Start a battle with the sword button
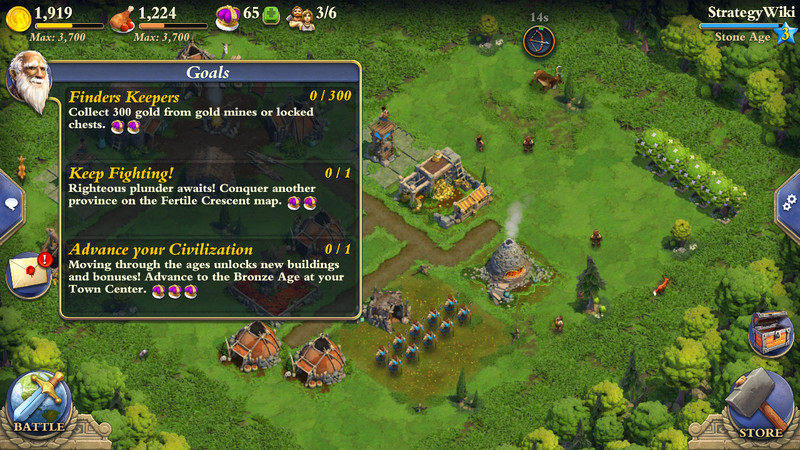 click(38, 402)
